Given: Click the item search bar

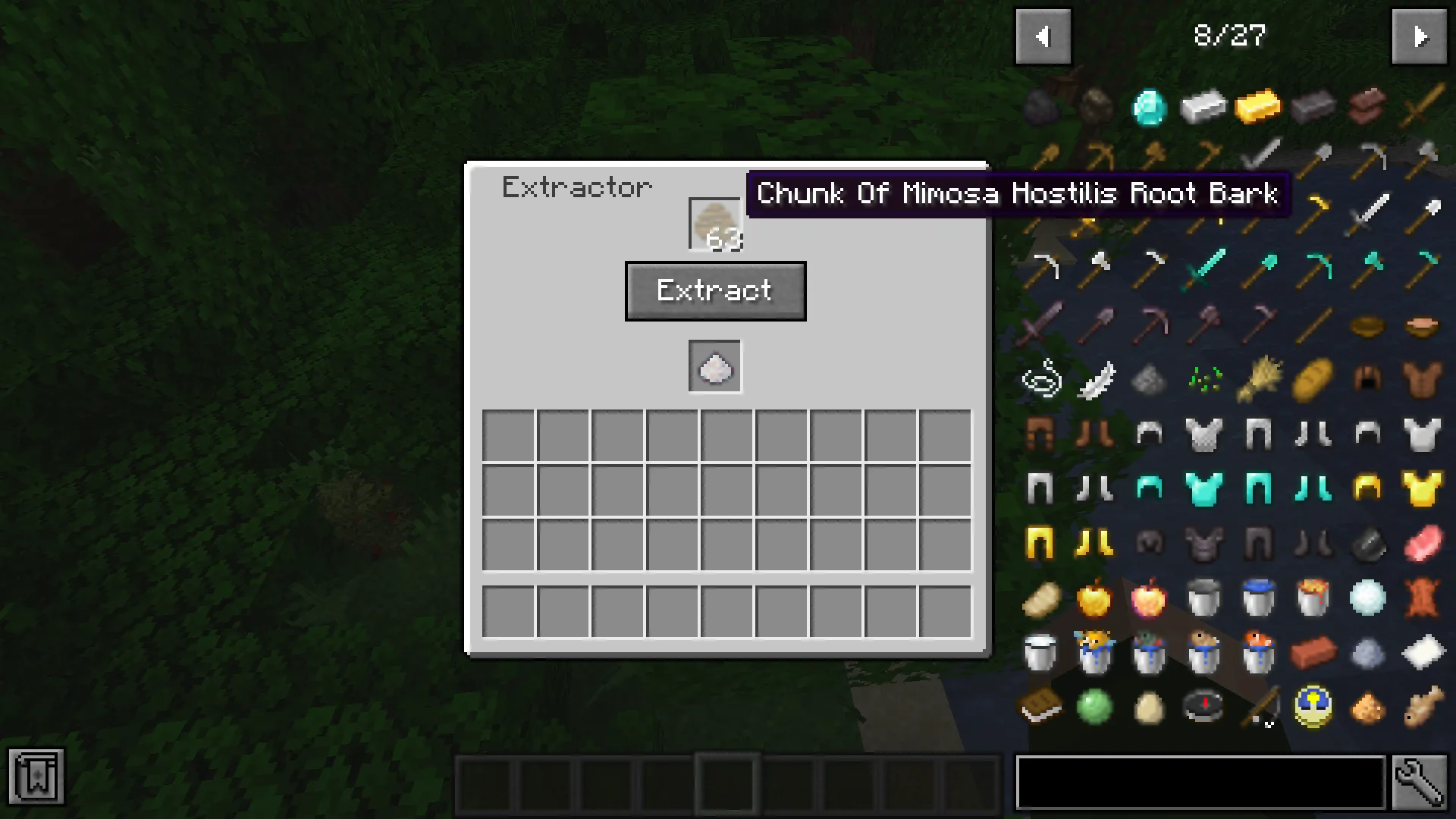Looking at the screenshot, I should tap(1198, 781).
